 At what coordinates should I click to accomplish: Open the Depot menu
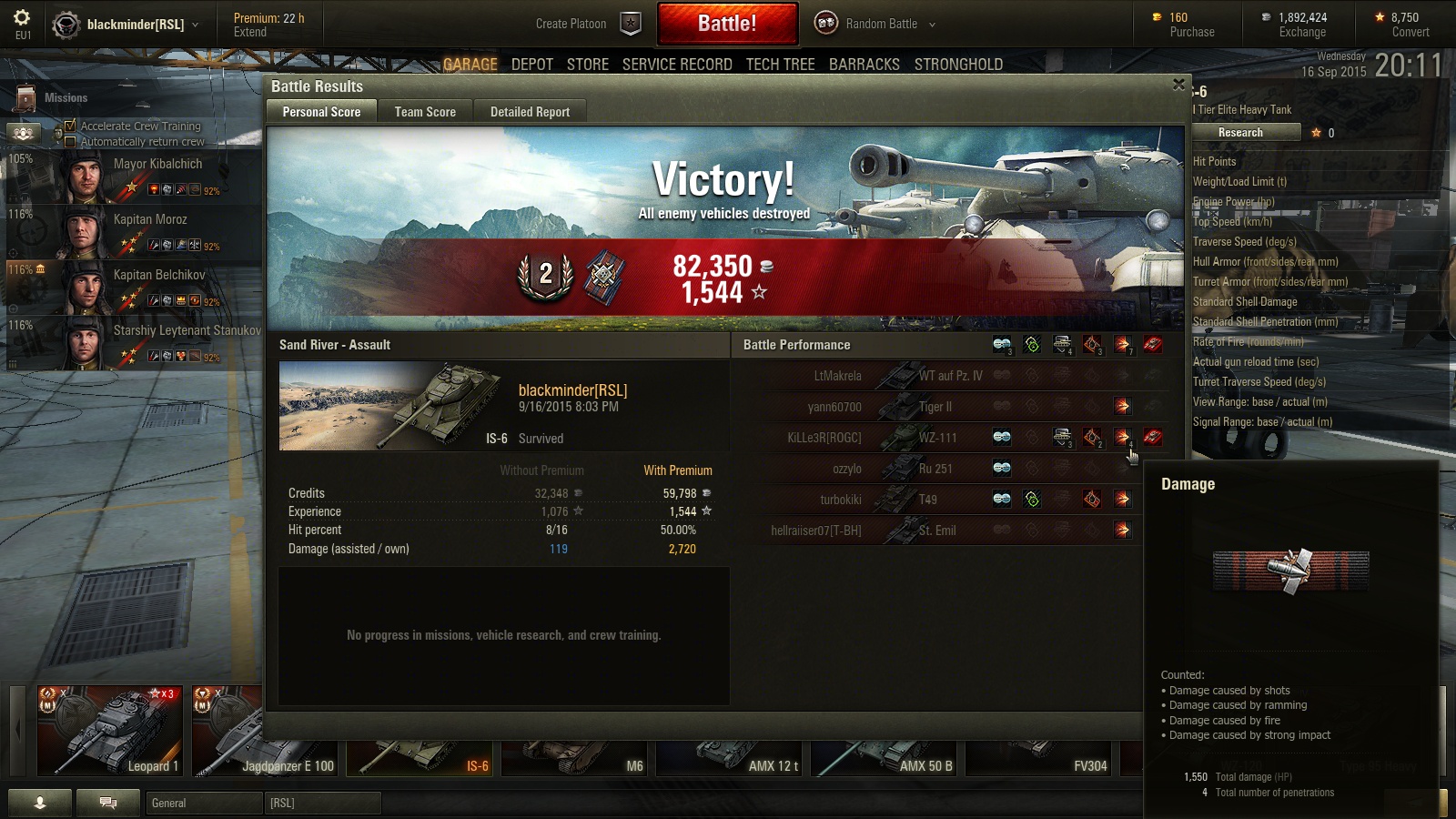[532, 65]
